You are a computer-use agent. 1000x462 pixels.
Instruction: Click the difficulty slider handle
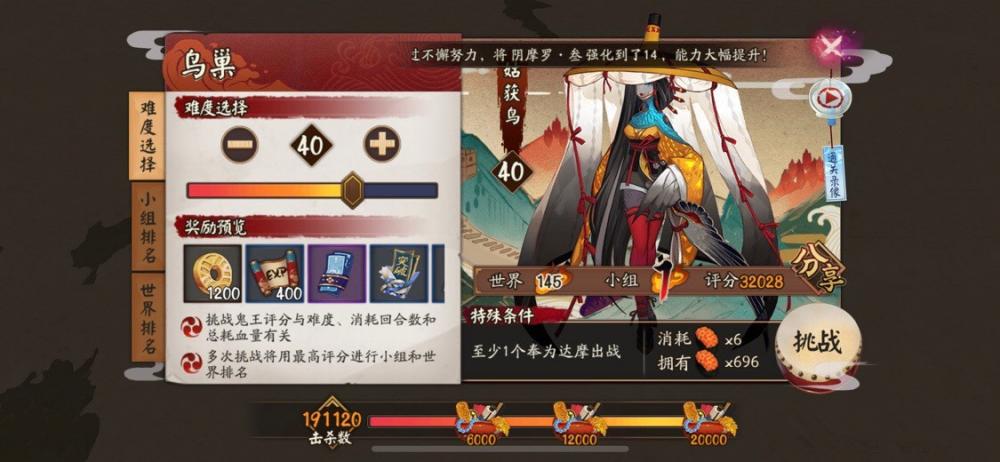point(352,189)
